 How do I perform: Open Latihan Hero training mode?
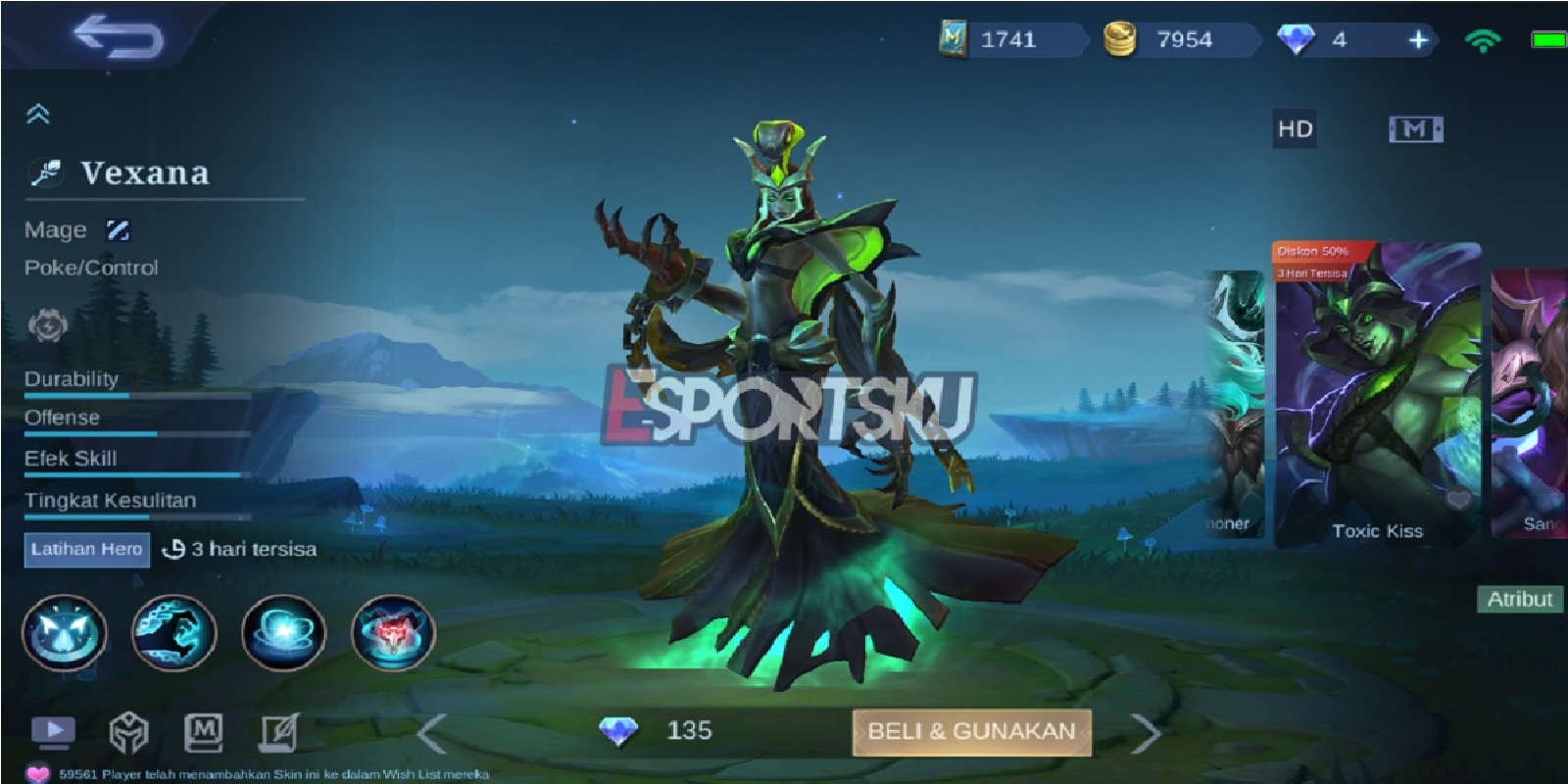click(86, 550)
